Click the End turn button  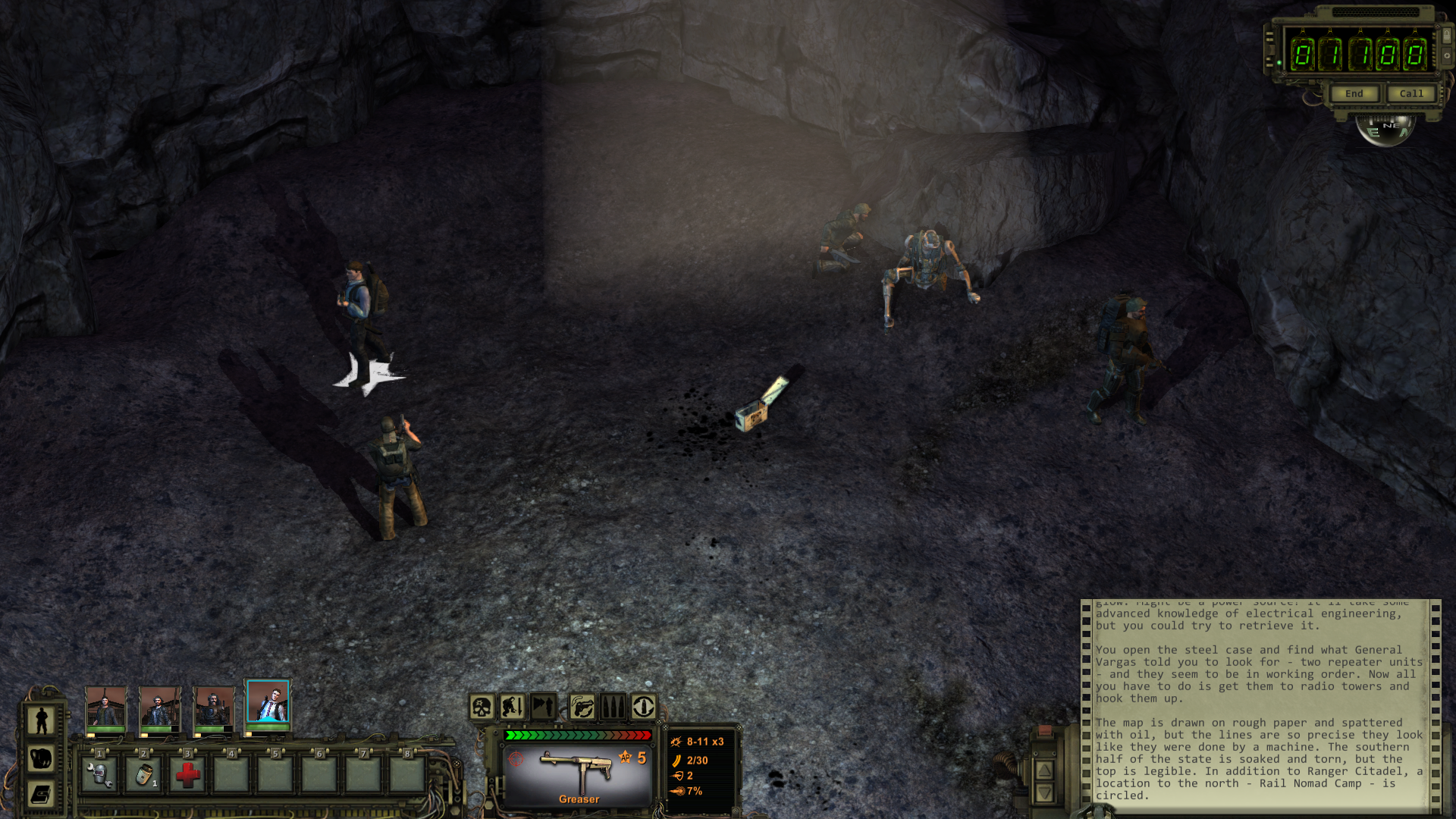coord(1354,94)
